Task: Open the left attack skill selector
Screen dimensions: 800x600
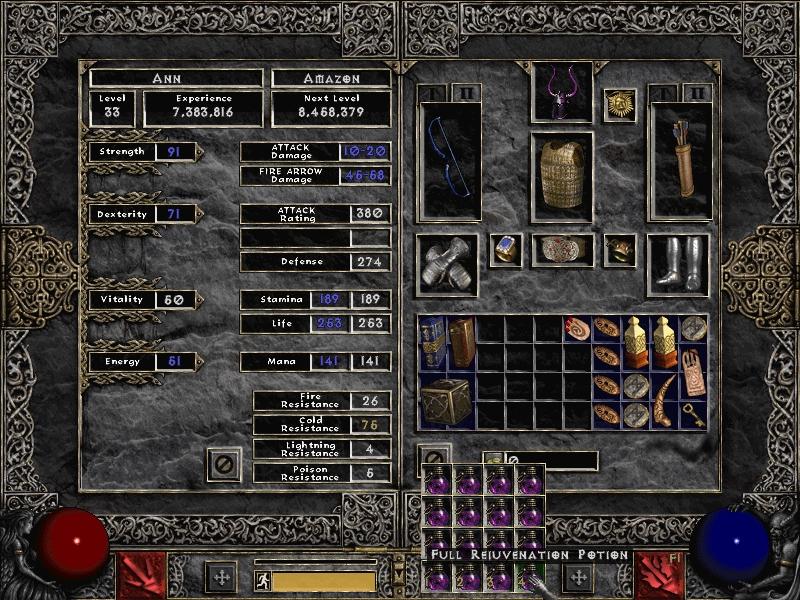Action: pyautogui.click(x=136, y=573)
